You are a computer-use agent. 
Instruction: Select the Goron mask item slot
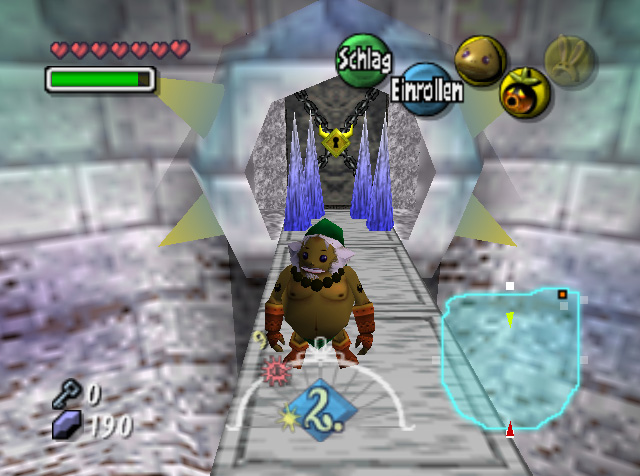point(480,60)
